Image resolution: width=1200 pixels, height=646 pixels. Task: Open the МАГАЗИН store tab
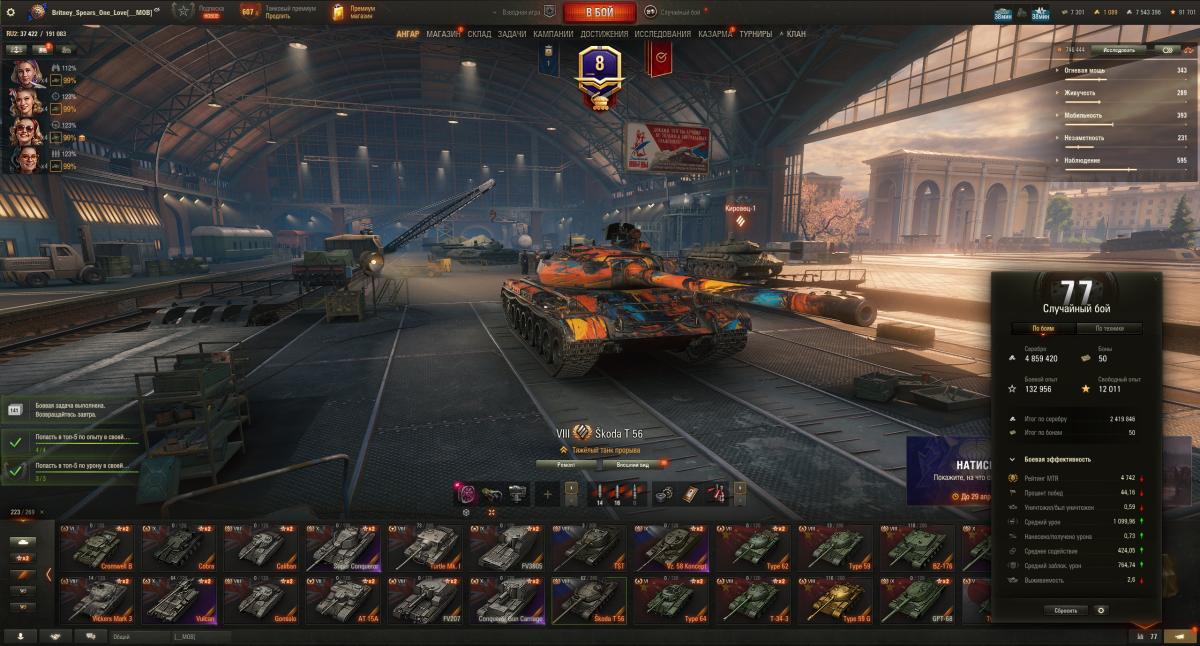pos(443,34)
